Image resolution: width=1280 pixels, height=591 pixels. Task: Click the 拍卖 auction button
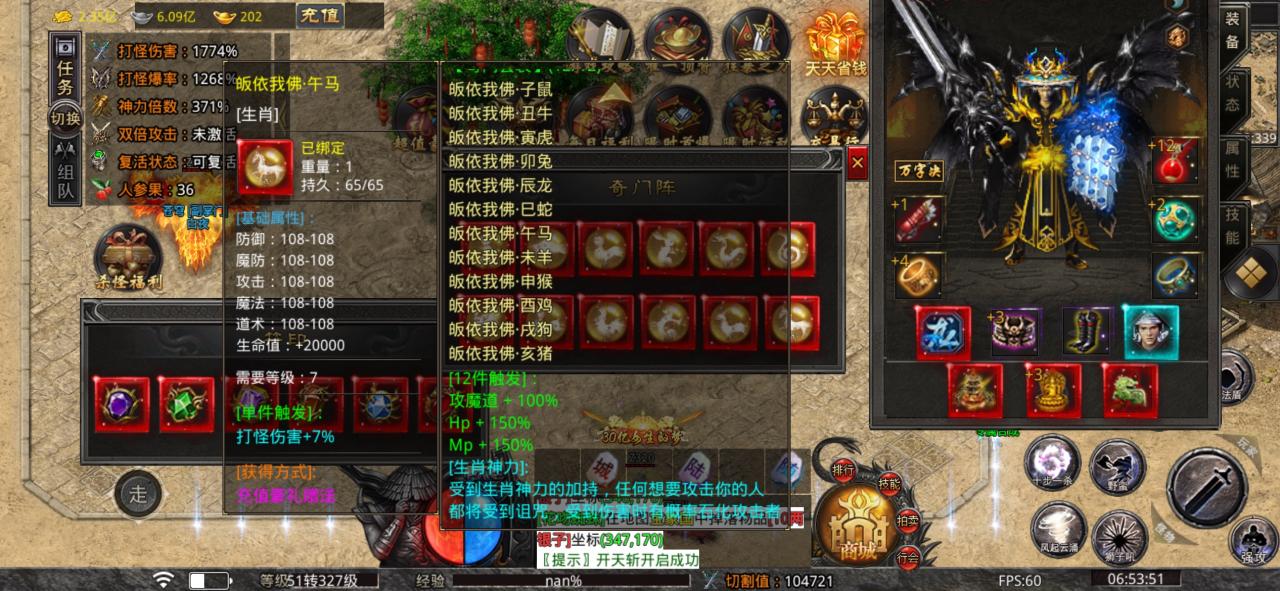[x=907, y=520]
